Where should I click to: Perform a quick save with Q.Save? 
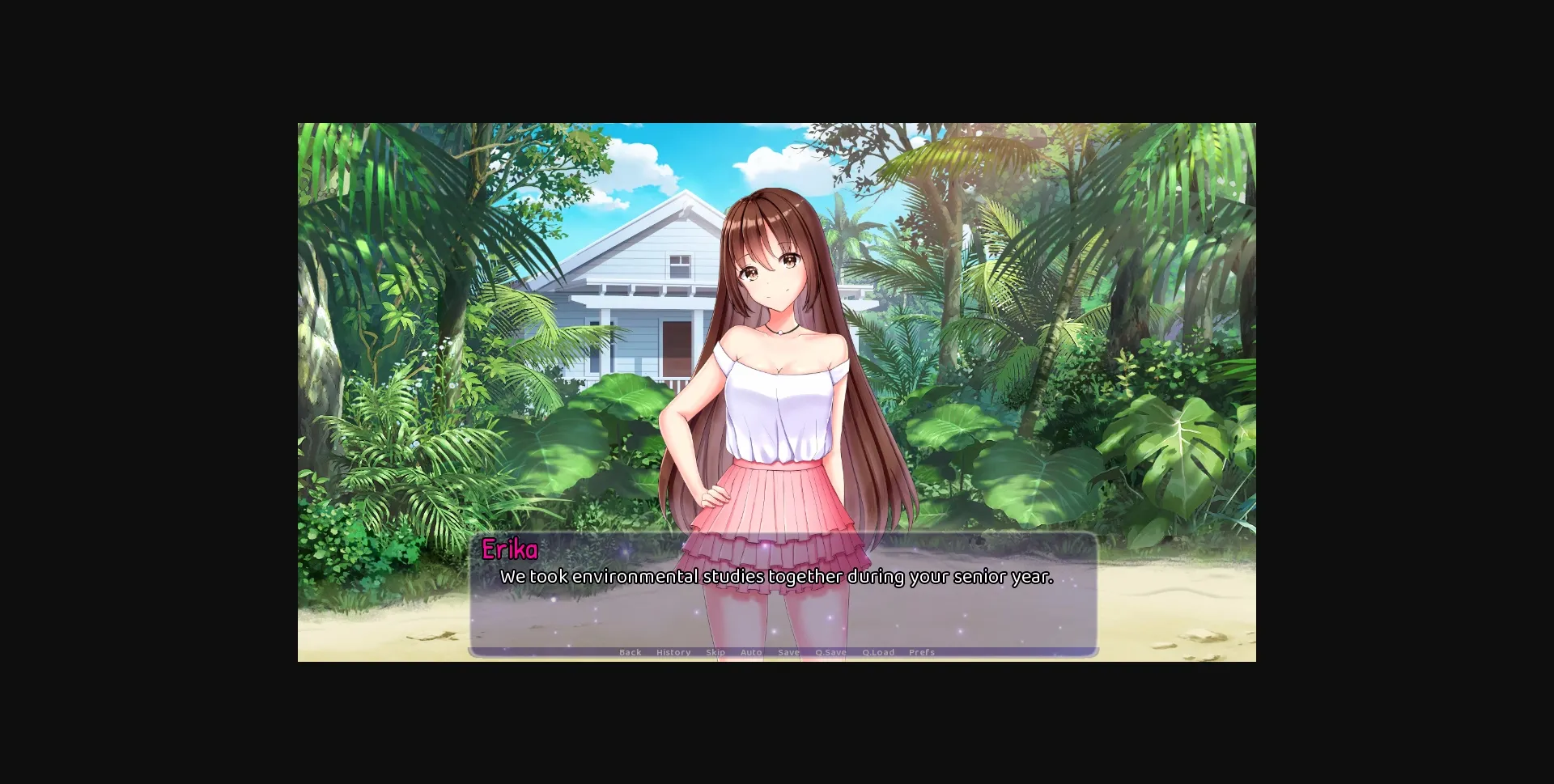pos(830,652)
